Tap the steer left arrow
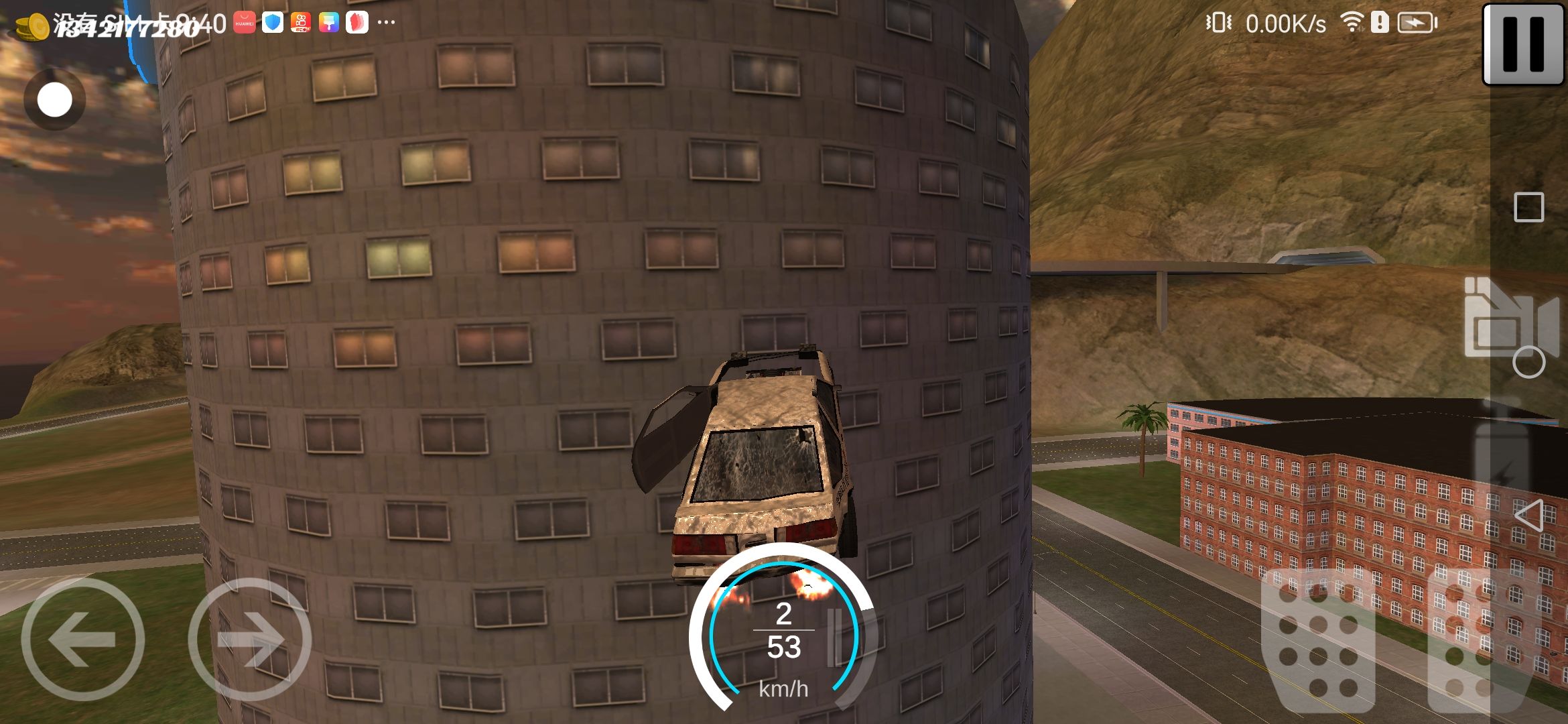 coord(83,639)
